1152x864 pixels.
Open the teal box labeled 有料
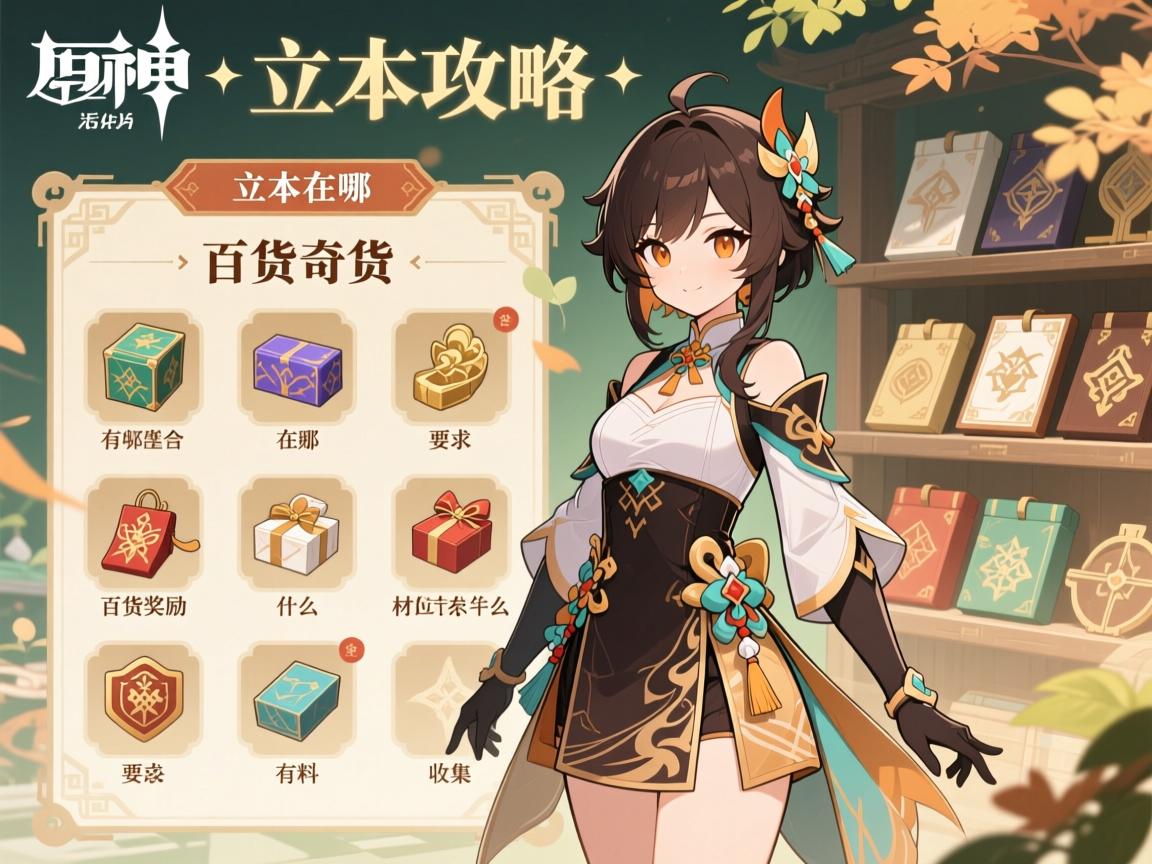[x=297, y=696]
